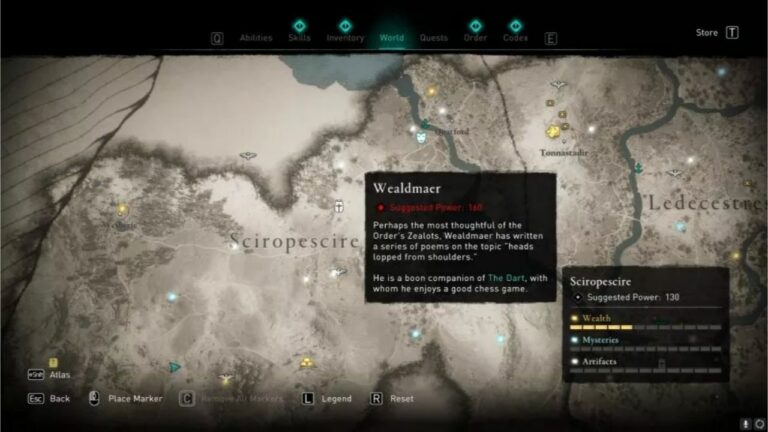
Task: Select the Wealth row in Sciropescire panel
Action: (x=645, y=320)
